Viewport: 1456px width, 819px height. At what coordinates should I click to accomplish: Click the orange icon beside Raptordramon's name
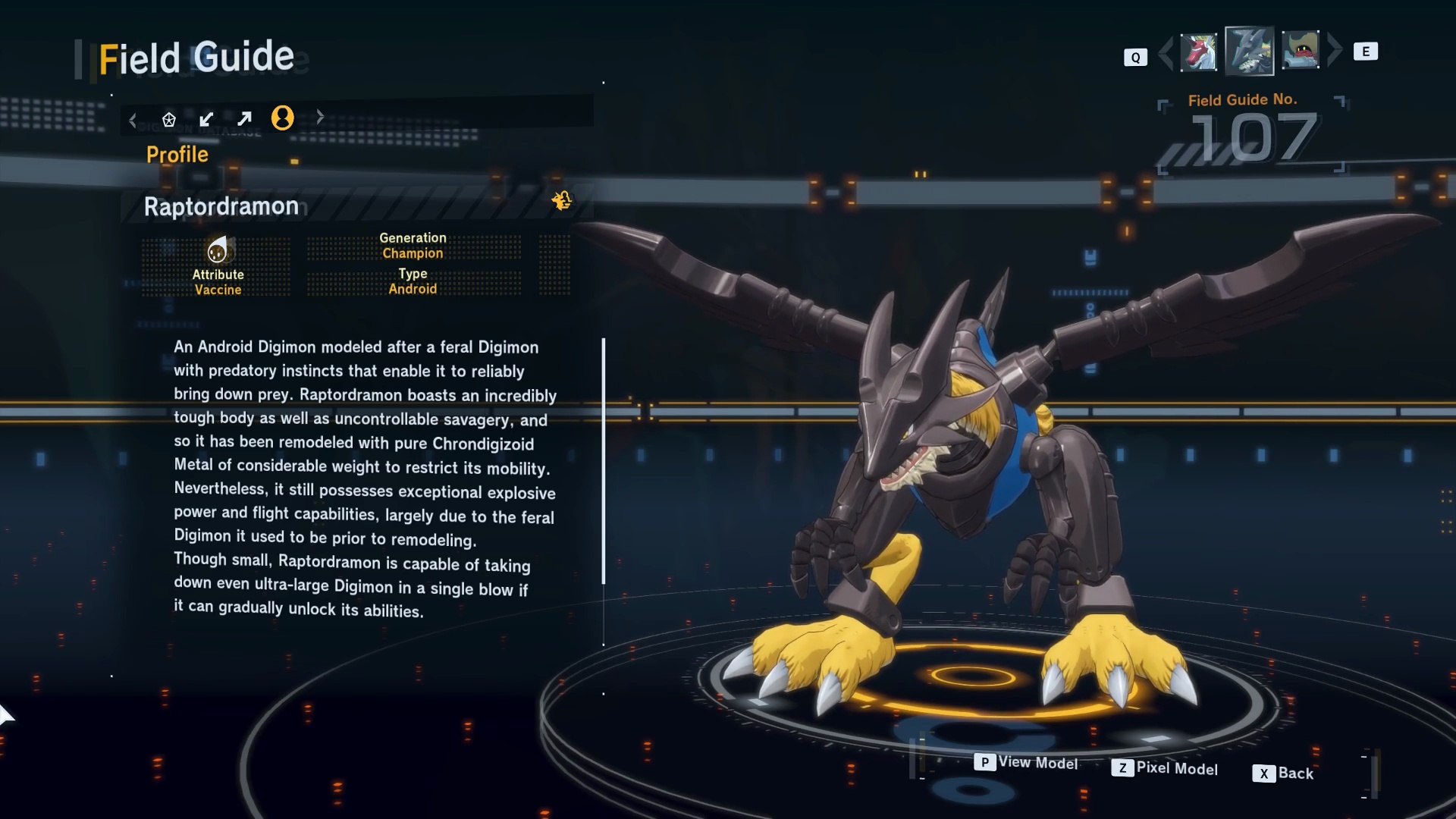562,200
